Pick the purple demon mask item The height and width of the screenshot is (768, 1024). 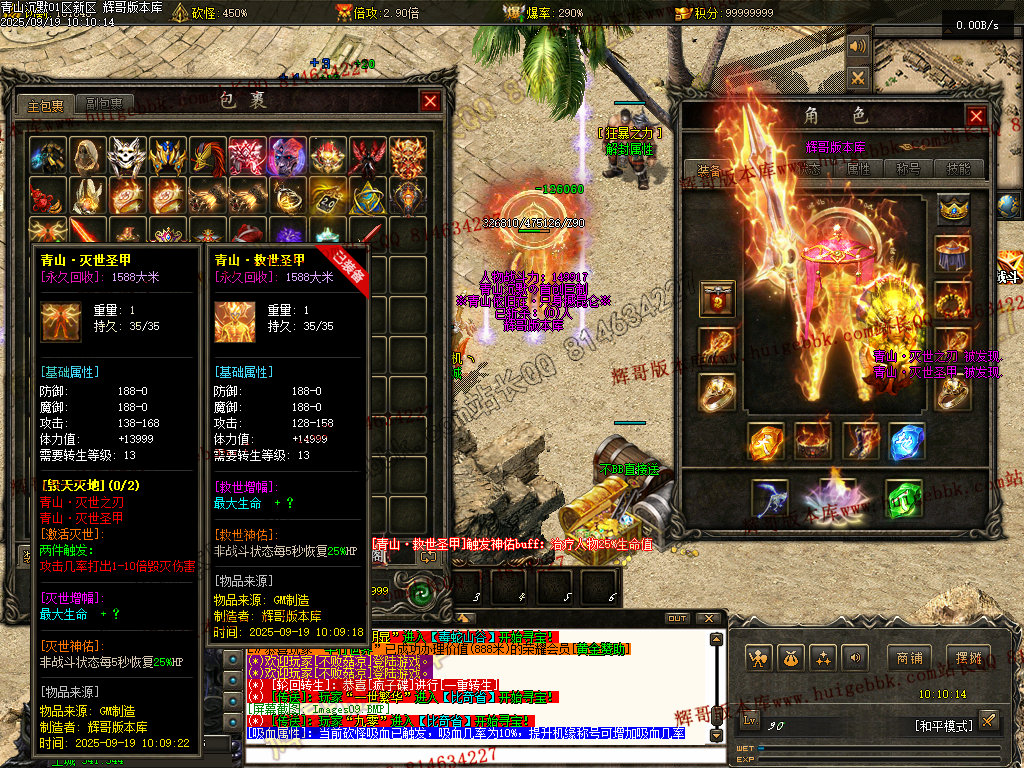pos(287,156)
